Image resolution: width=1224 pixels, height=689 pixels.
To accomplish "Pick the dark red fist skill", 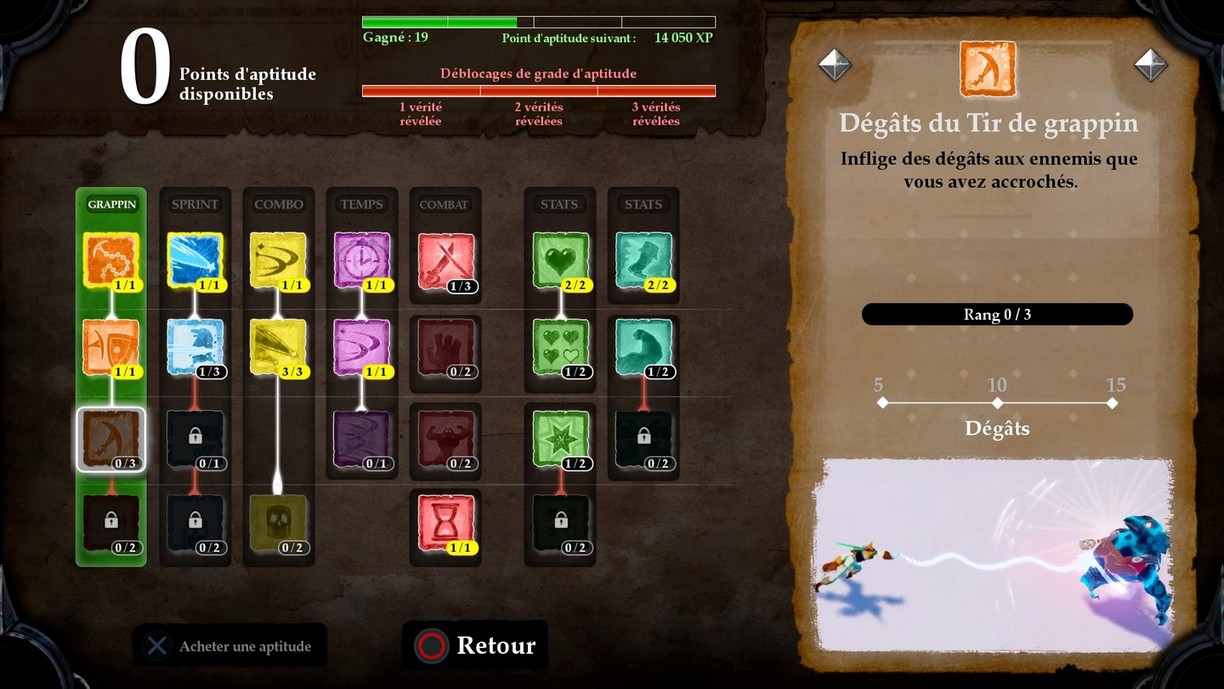I will (x=446, y=346).
